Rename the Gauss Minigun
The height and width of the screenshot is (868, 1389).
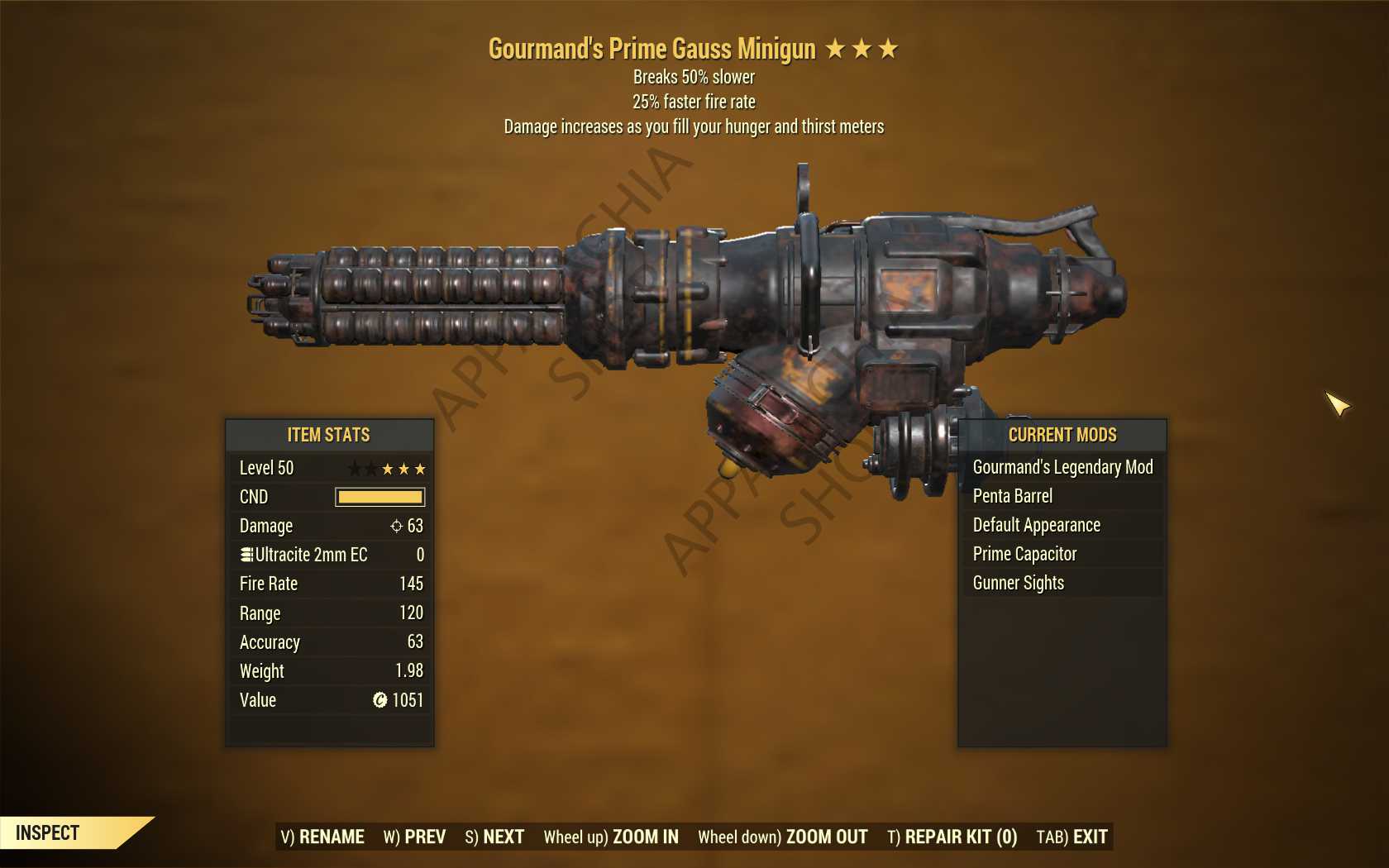click(322, 837)
